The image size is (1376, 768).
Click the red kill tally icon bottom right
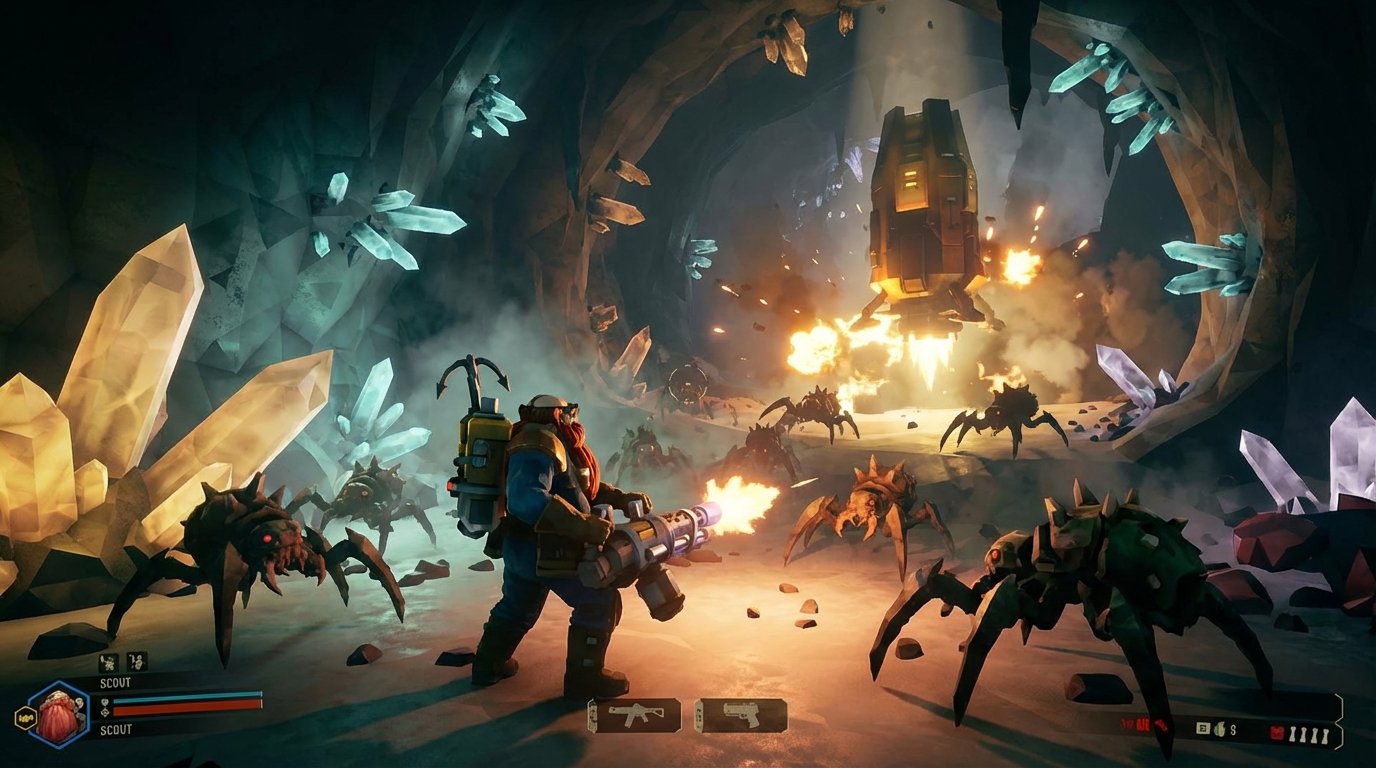coord(1277,732)
